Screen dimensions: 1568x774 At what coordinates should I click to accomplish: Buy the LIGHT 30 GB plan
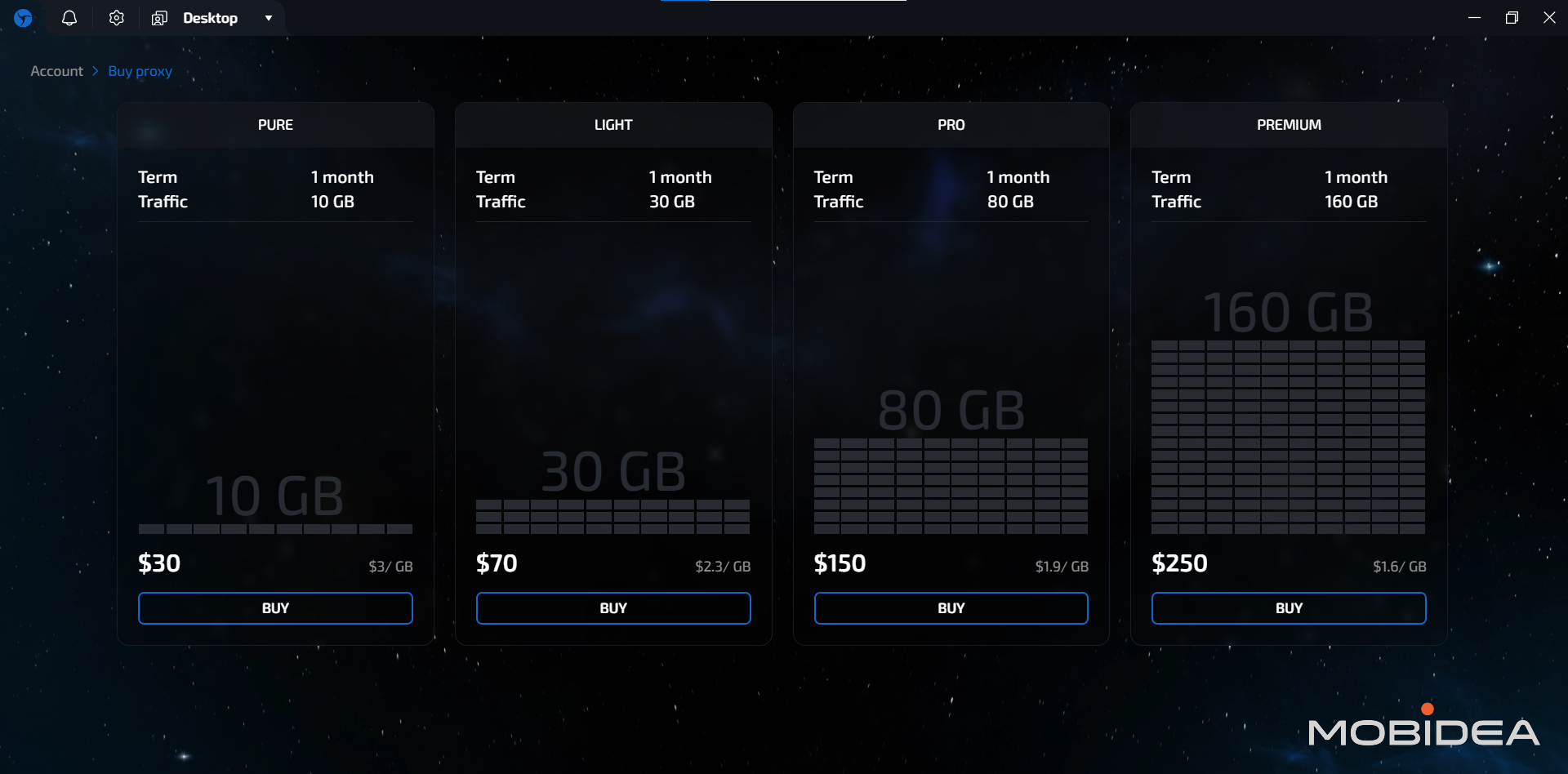613,608
